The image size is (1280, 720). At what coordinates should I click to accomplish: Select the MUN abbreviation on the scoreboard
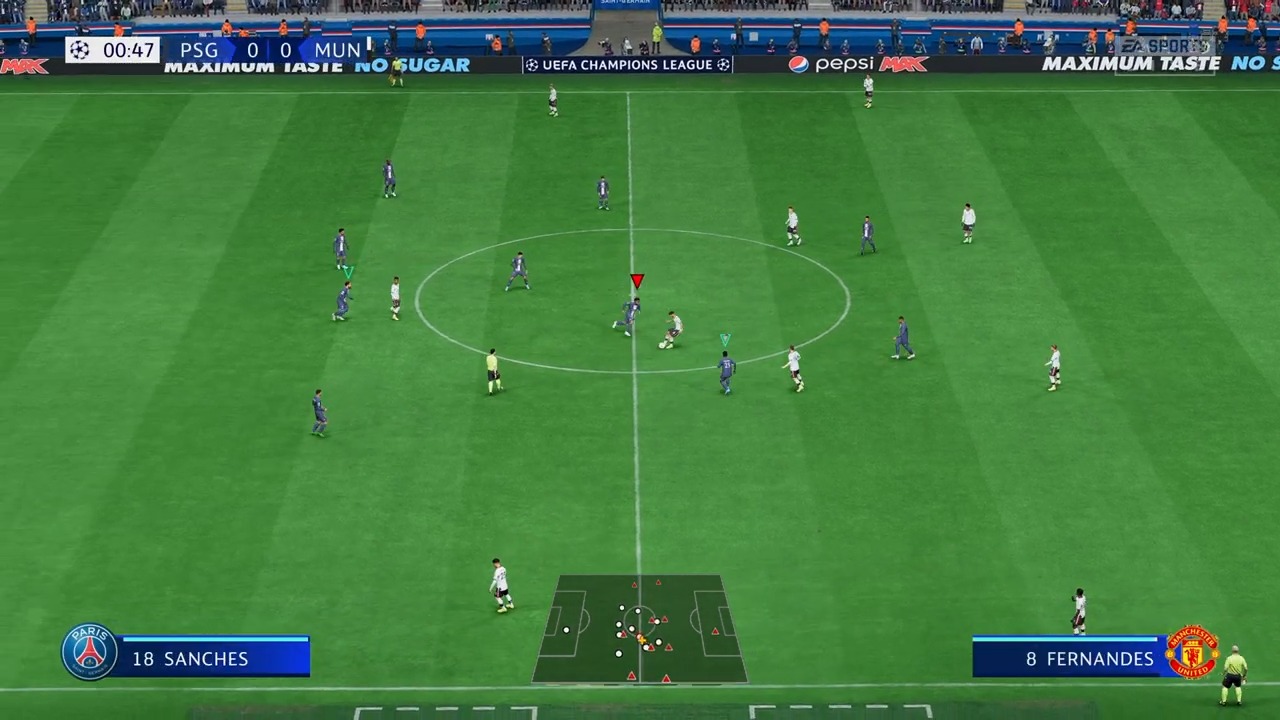click(x=337, y=50)
